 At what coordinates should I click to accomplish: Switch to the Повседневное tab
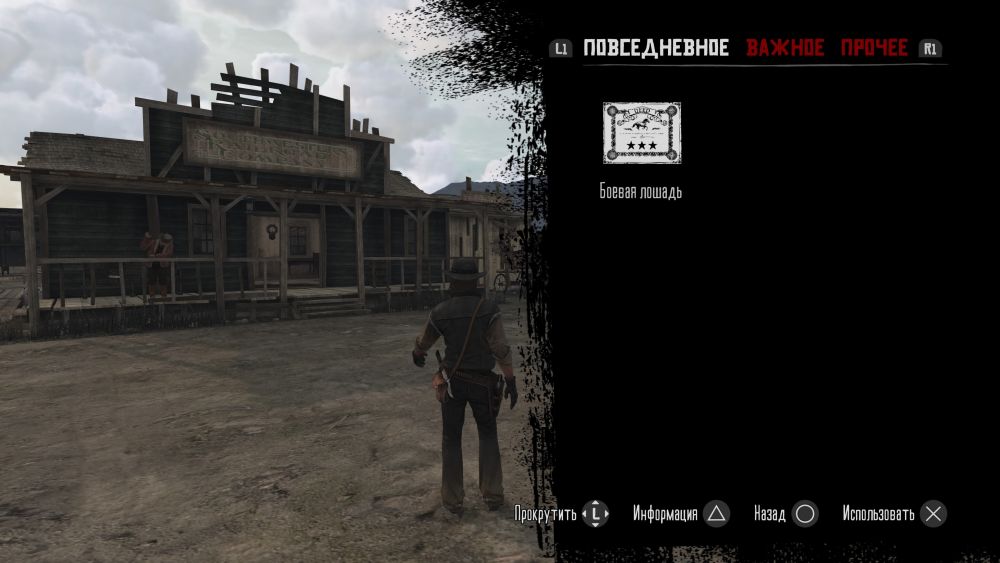[656, 48]
